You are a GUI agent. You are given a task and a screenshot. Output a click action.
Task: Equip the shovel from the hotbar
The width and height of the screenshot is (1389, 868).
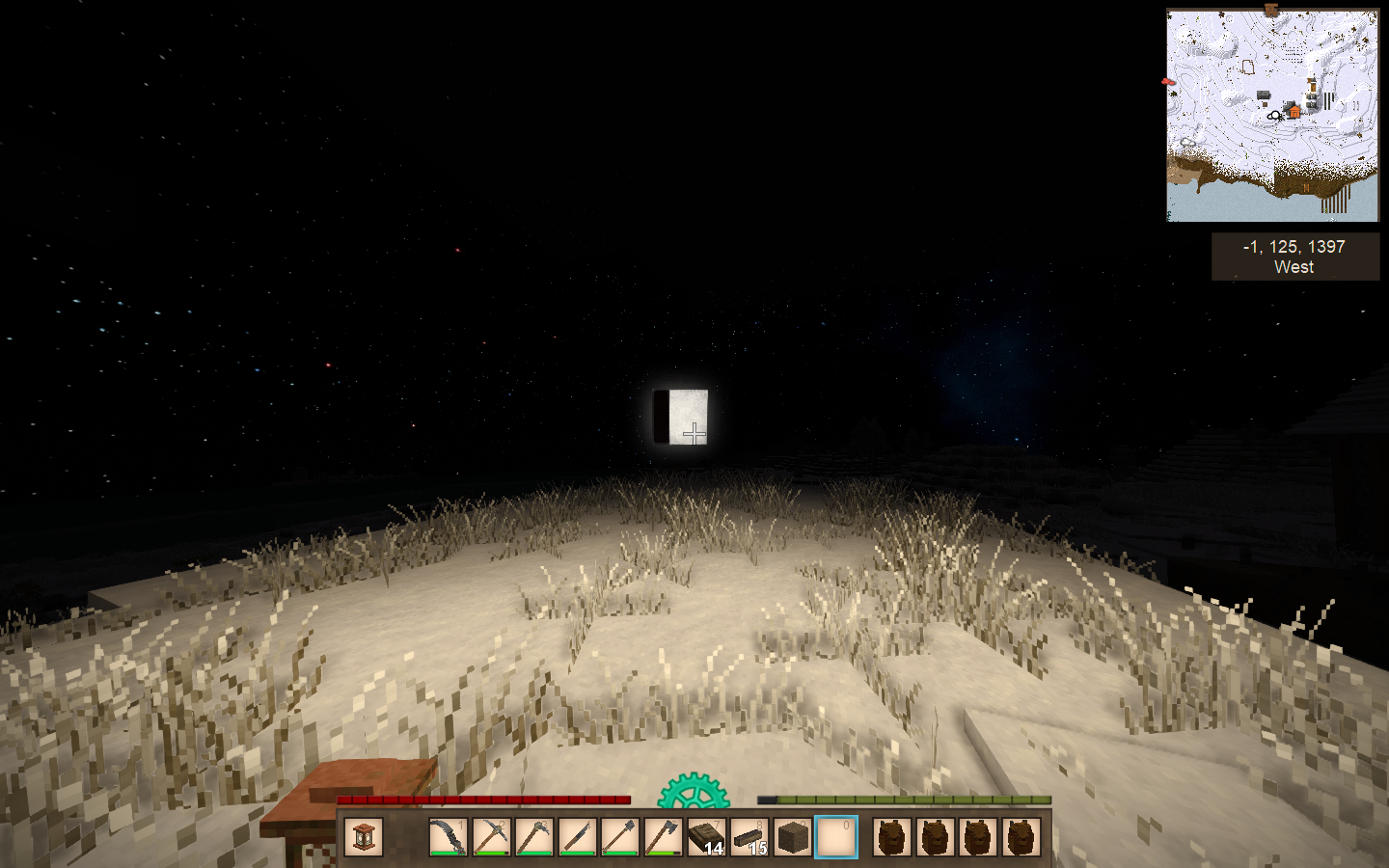[619, 837]
